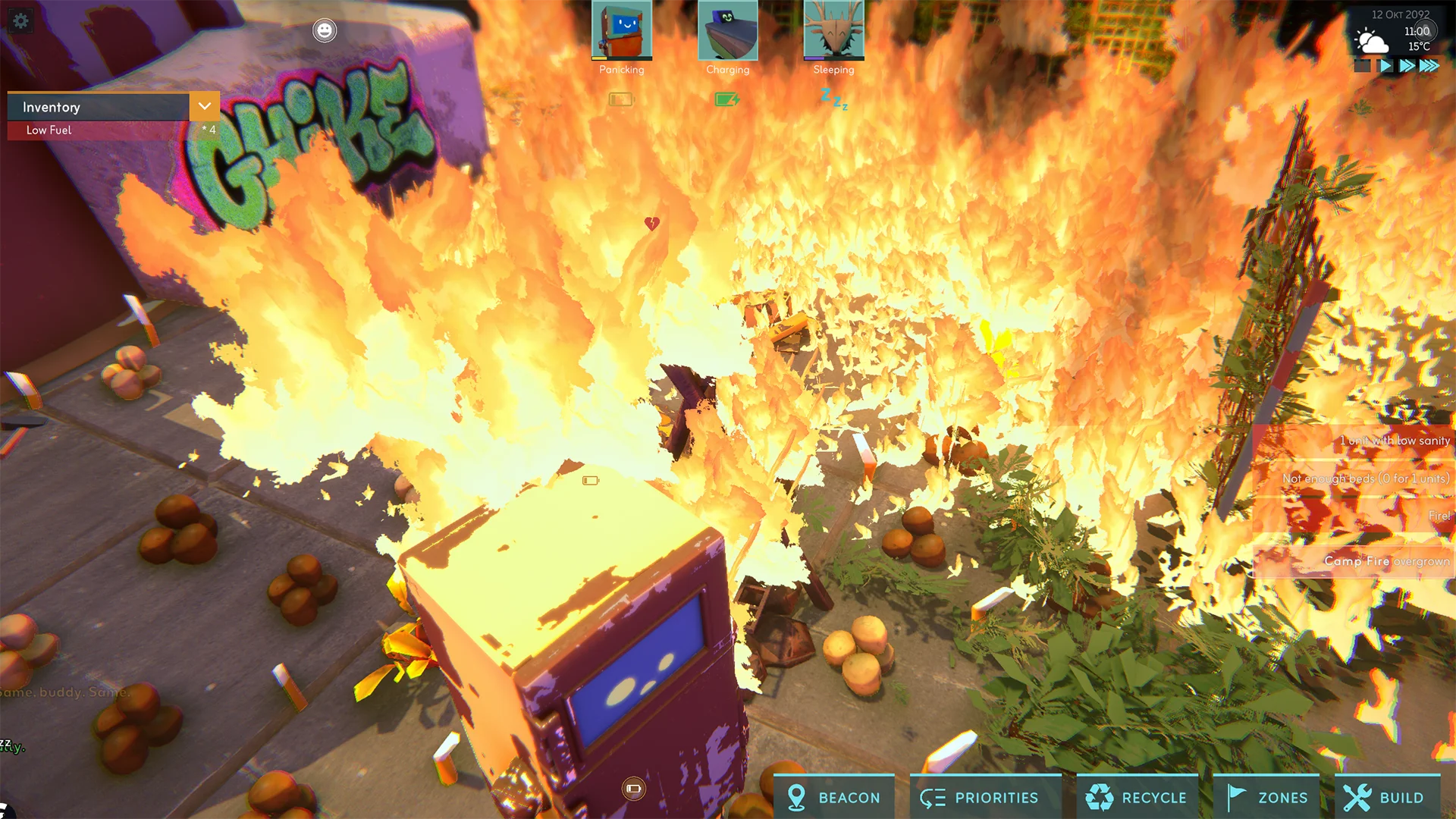Viewport: 1456px width, 819px height.
Task: Click the smiley face icon
Action: tap(325, 30)
